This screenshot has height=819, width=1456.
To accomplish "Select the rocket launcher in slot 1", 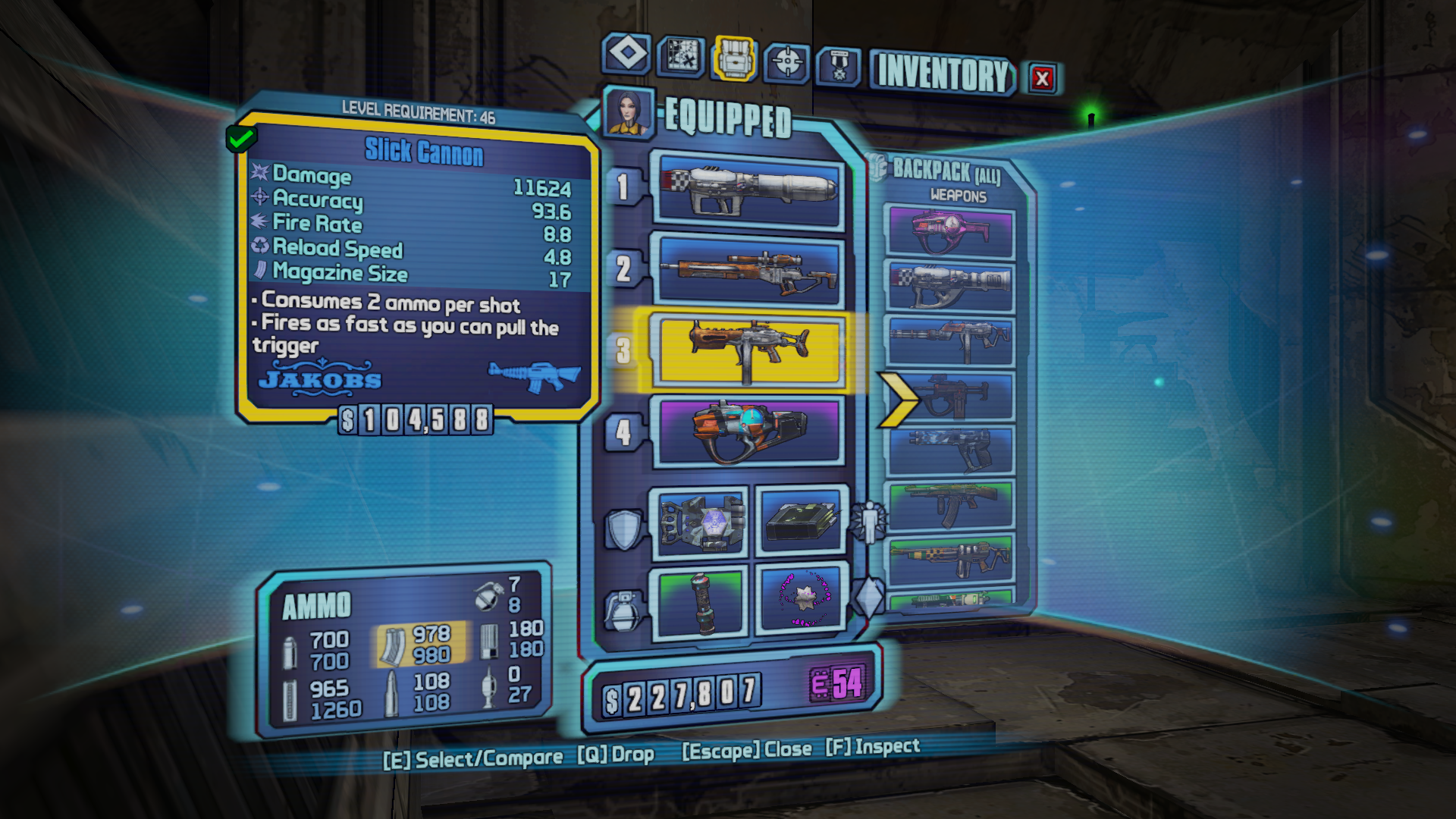I will click(750, 190).
